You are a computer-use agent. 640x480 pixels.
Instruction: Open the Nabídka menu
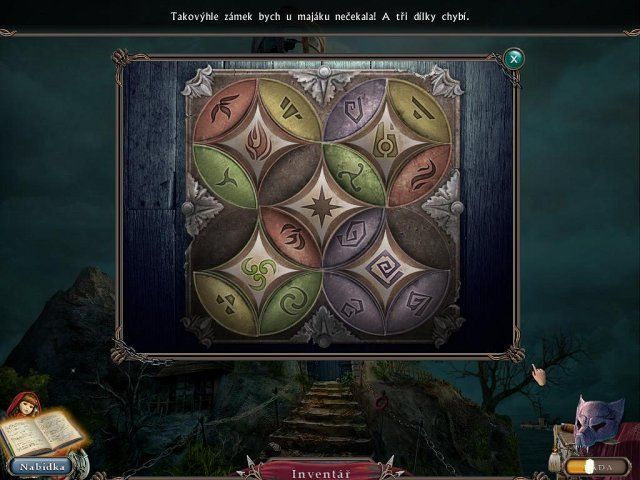click(x=40, y=466)
